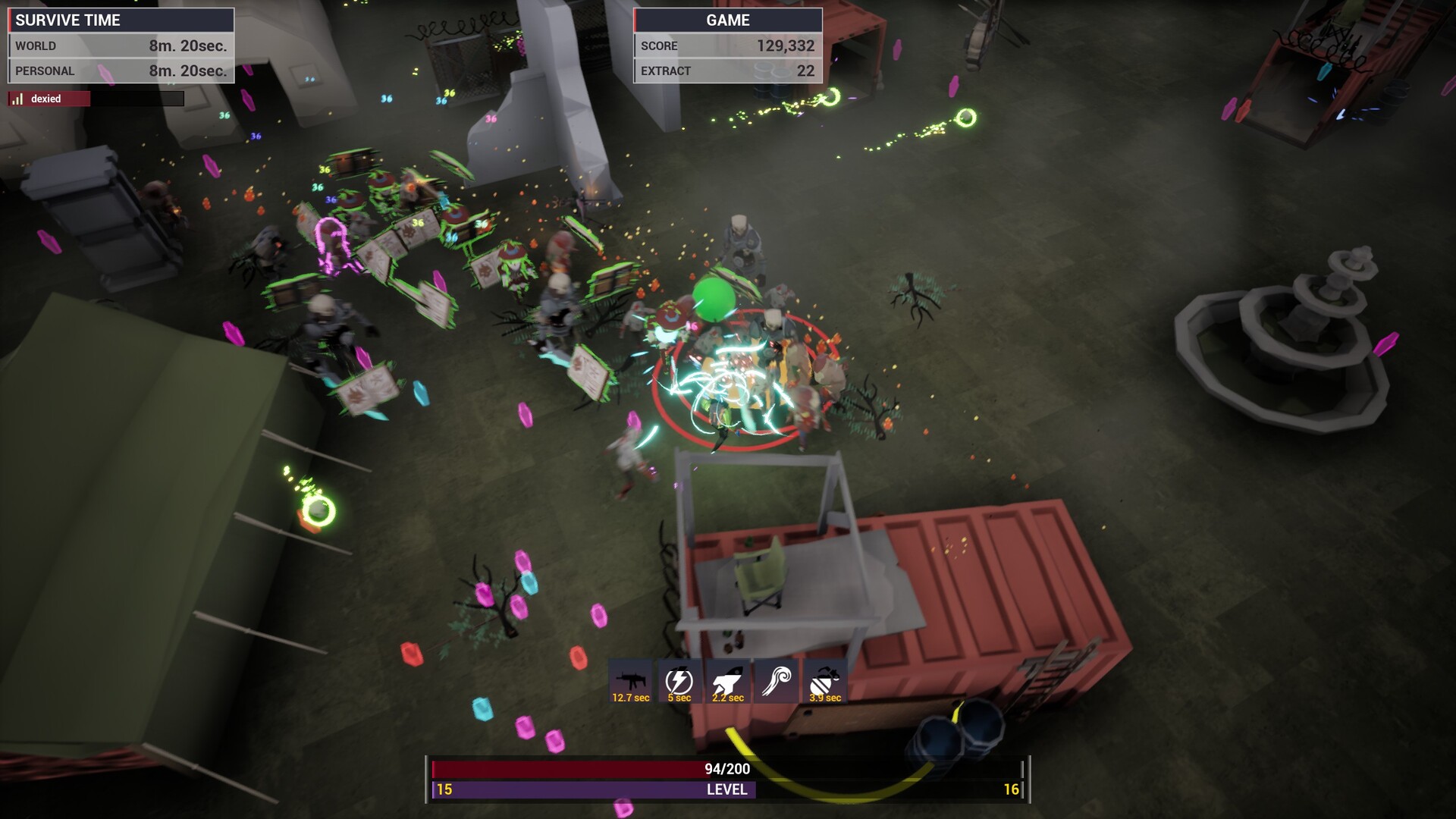The width and height of the screenshot is (1456, 819).
Task: Trigger the rocket ability icon
Action: (x=727, y=681)
